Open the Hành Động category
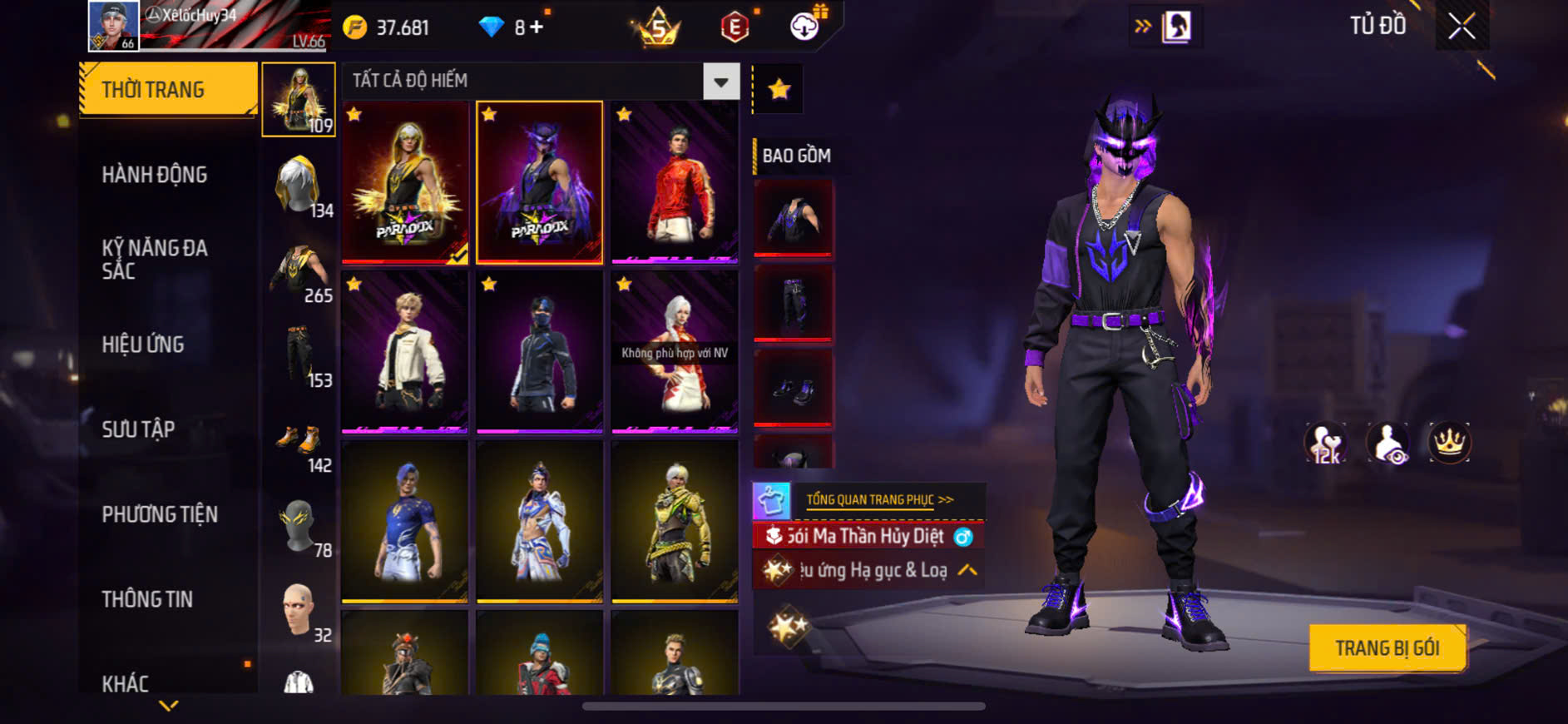Image resolution: width=1568 pixels, height=724 pixels. 155,175
